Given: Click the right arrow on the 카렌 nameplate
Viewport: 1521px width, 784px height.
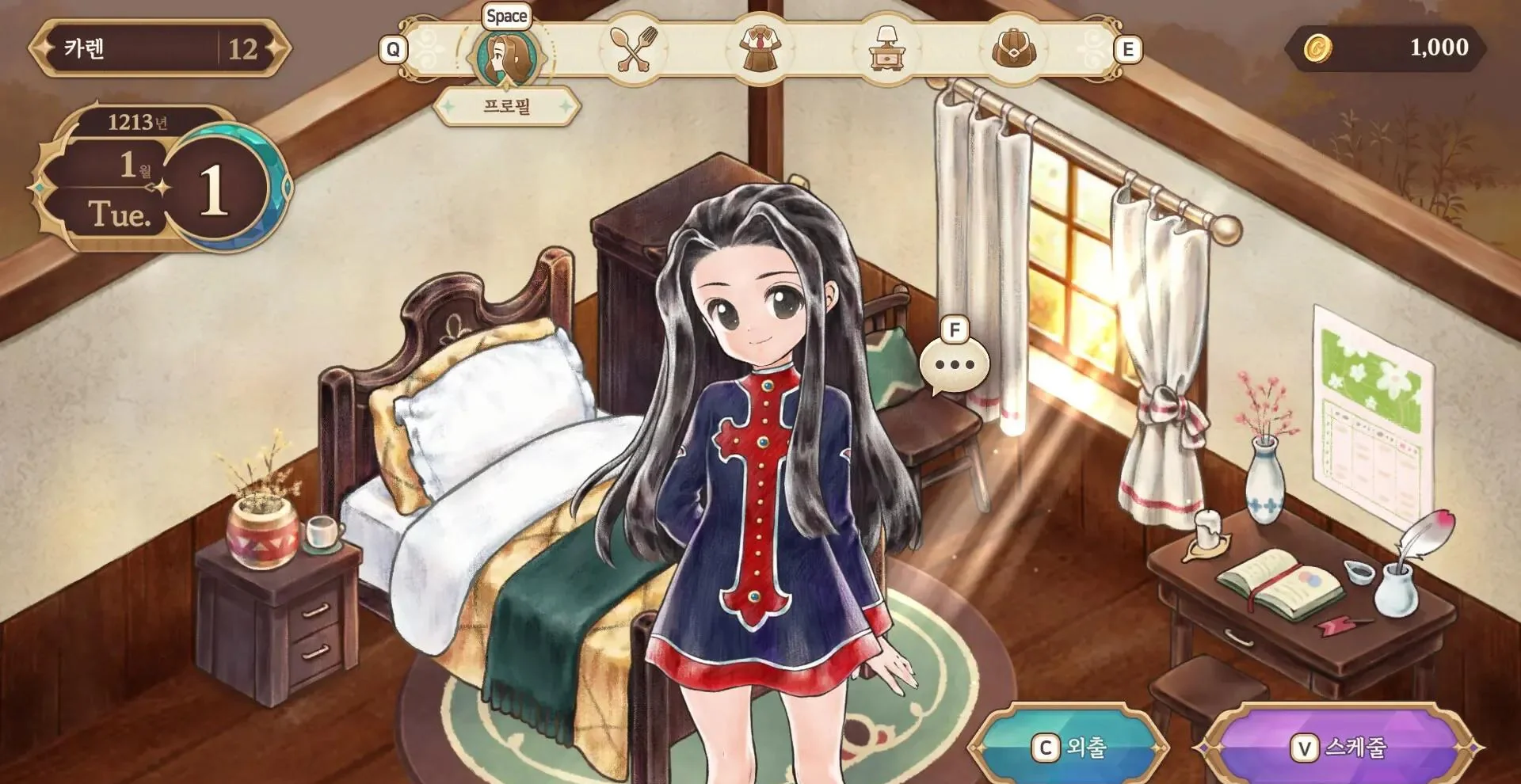Looking at the screenshot, I should pyautogui.click(x=276, y=48).
